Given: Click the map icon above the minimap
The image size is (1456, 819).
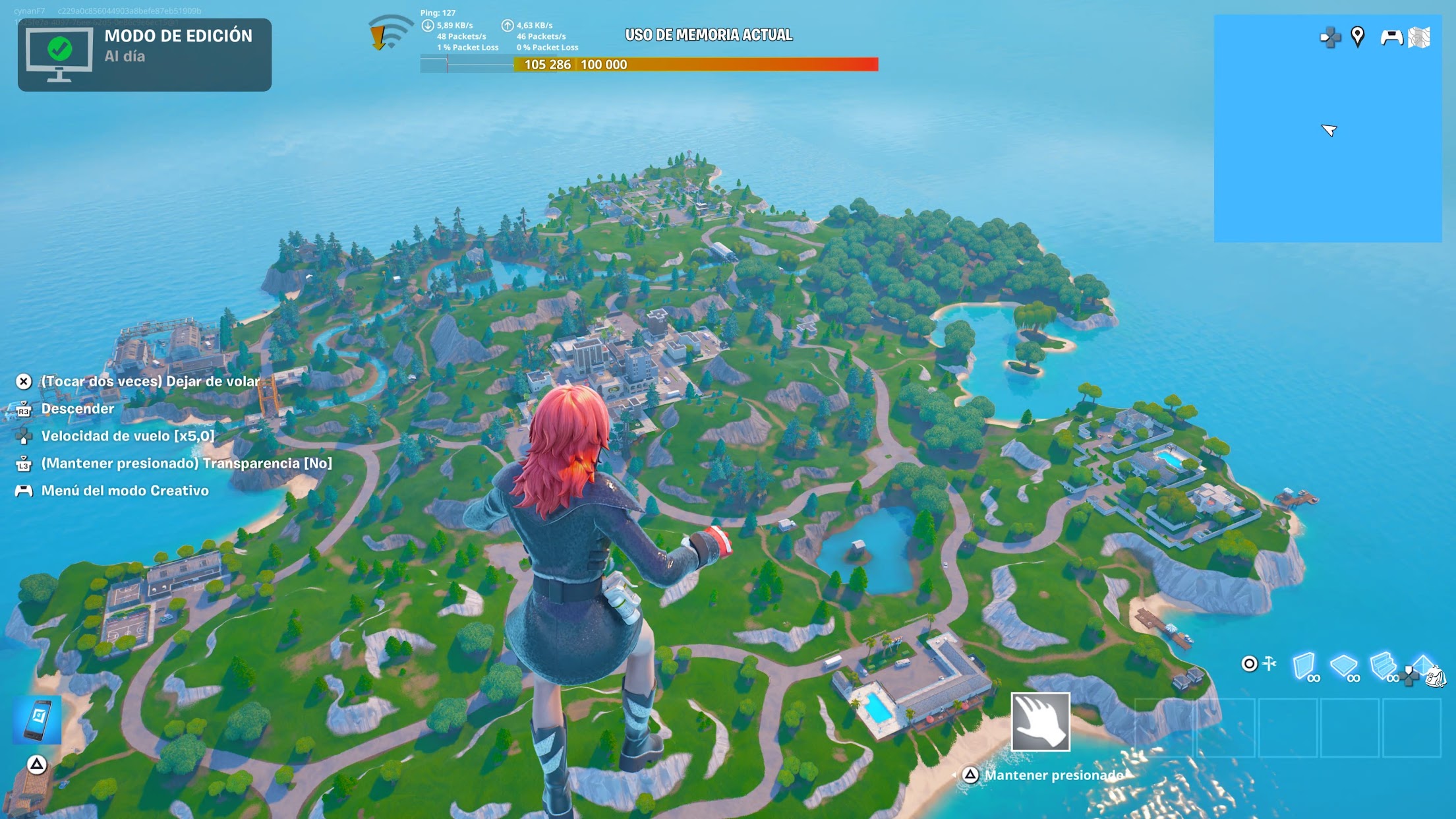Looking at the screenshot, I should click(1420, 37).
